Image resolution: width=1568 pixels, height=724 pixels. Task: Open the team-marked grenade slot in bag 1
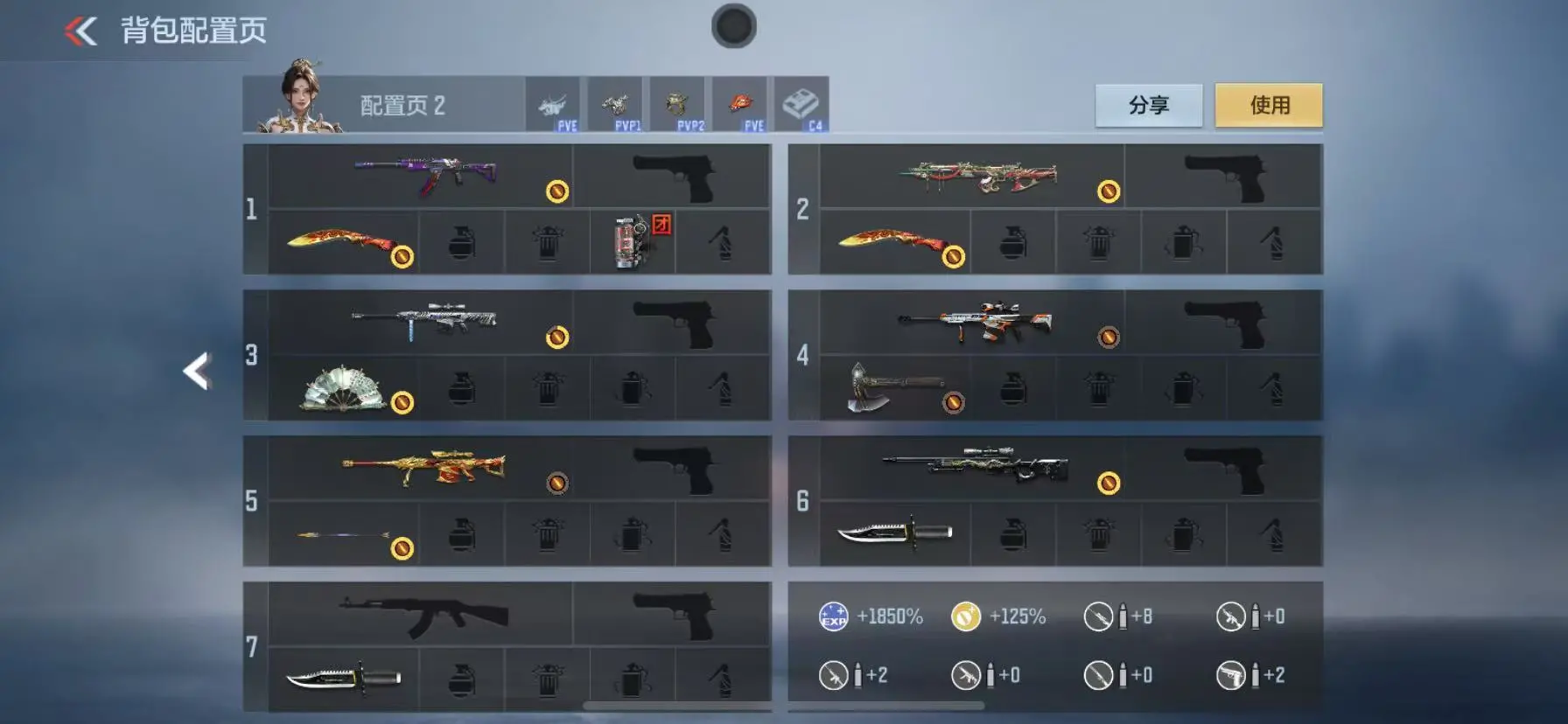(633, 241)
